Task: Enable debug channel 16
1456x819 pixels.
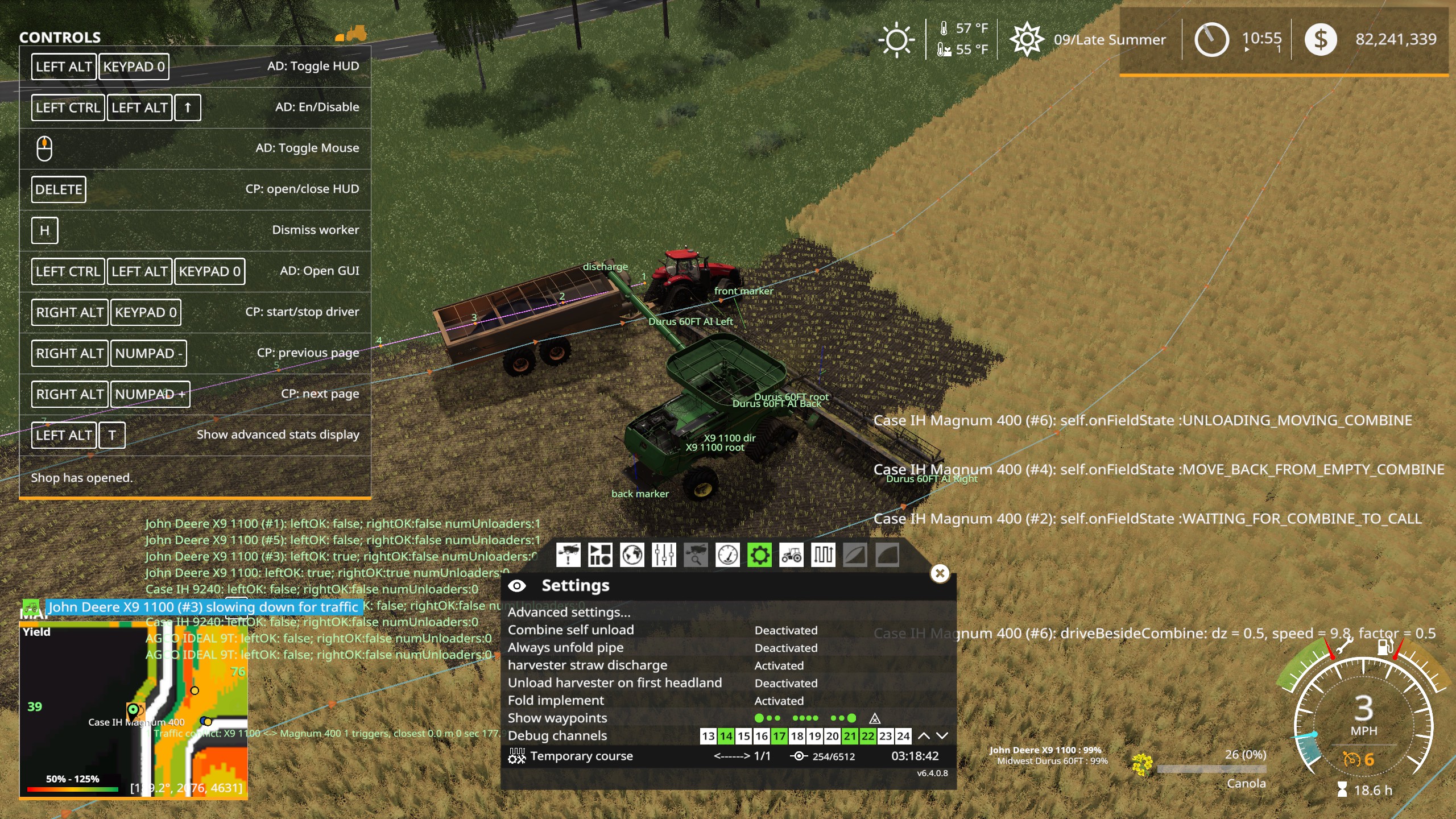Action: (762, 735)
